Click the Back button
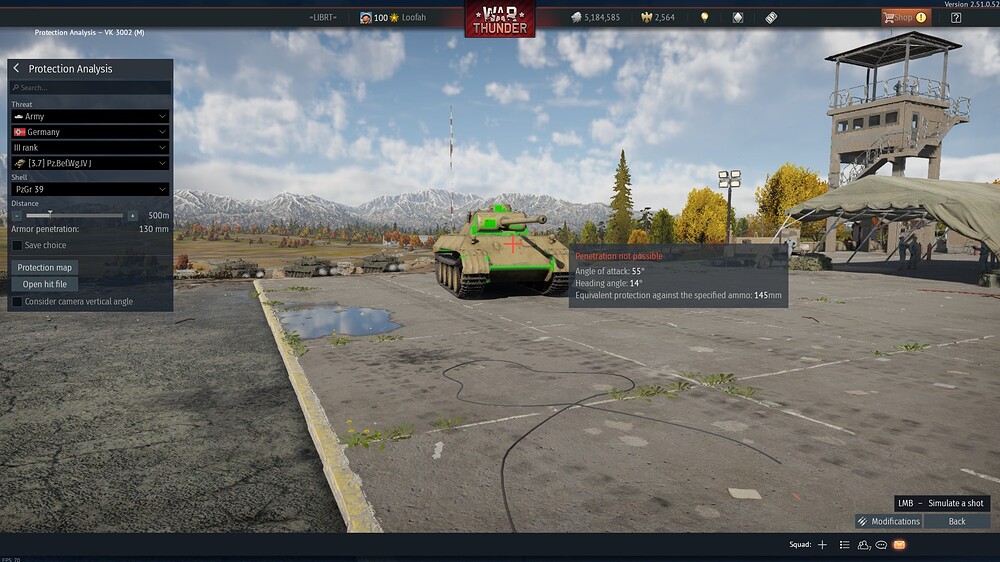The width and height of the screenshot is (1000, 562). 957,521
